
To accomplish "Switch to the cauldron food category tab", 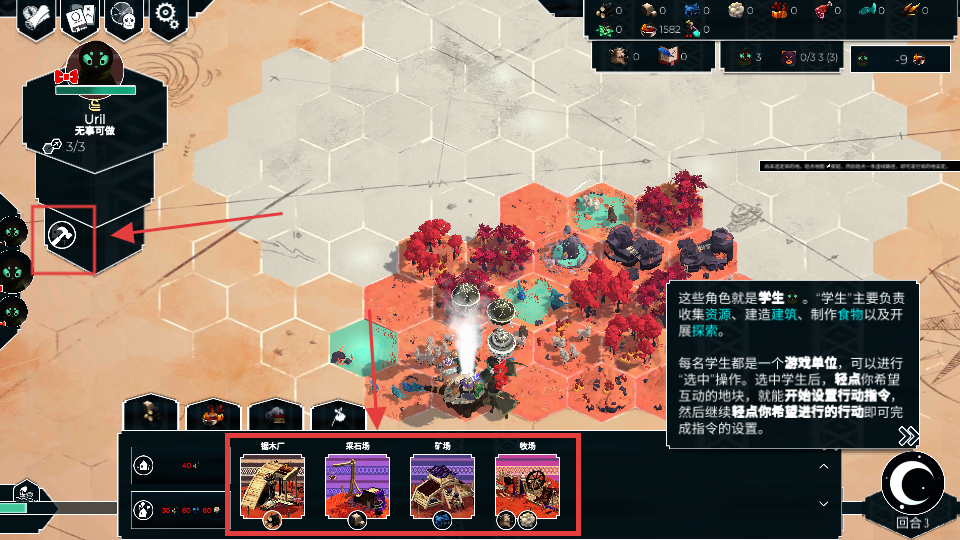I will point(212,413).
